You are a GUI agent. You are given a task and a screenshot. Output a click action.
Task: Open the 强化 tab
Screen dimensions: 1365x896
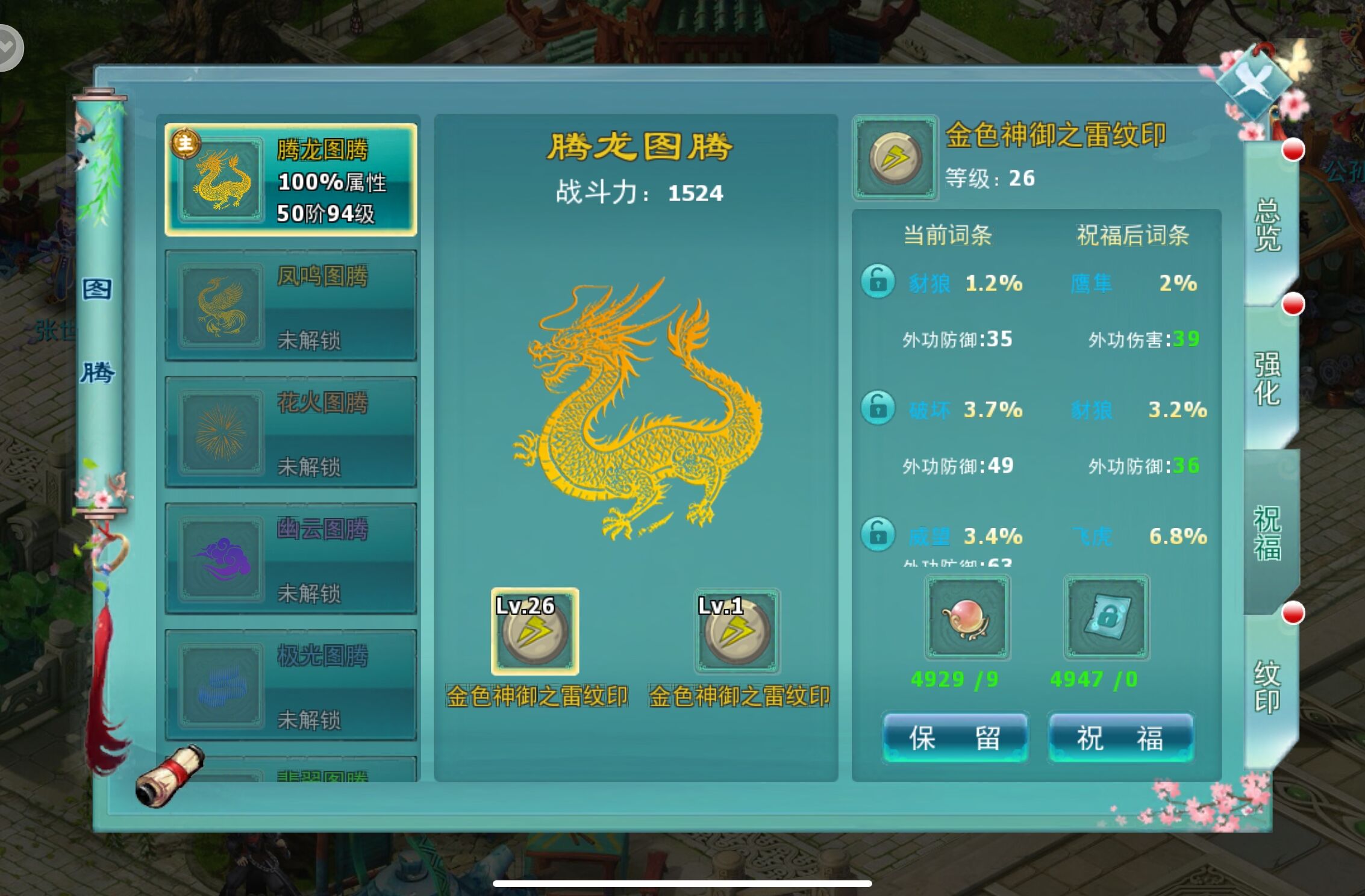click(1267, 379)
